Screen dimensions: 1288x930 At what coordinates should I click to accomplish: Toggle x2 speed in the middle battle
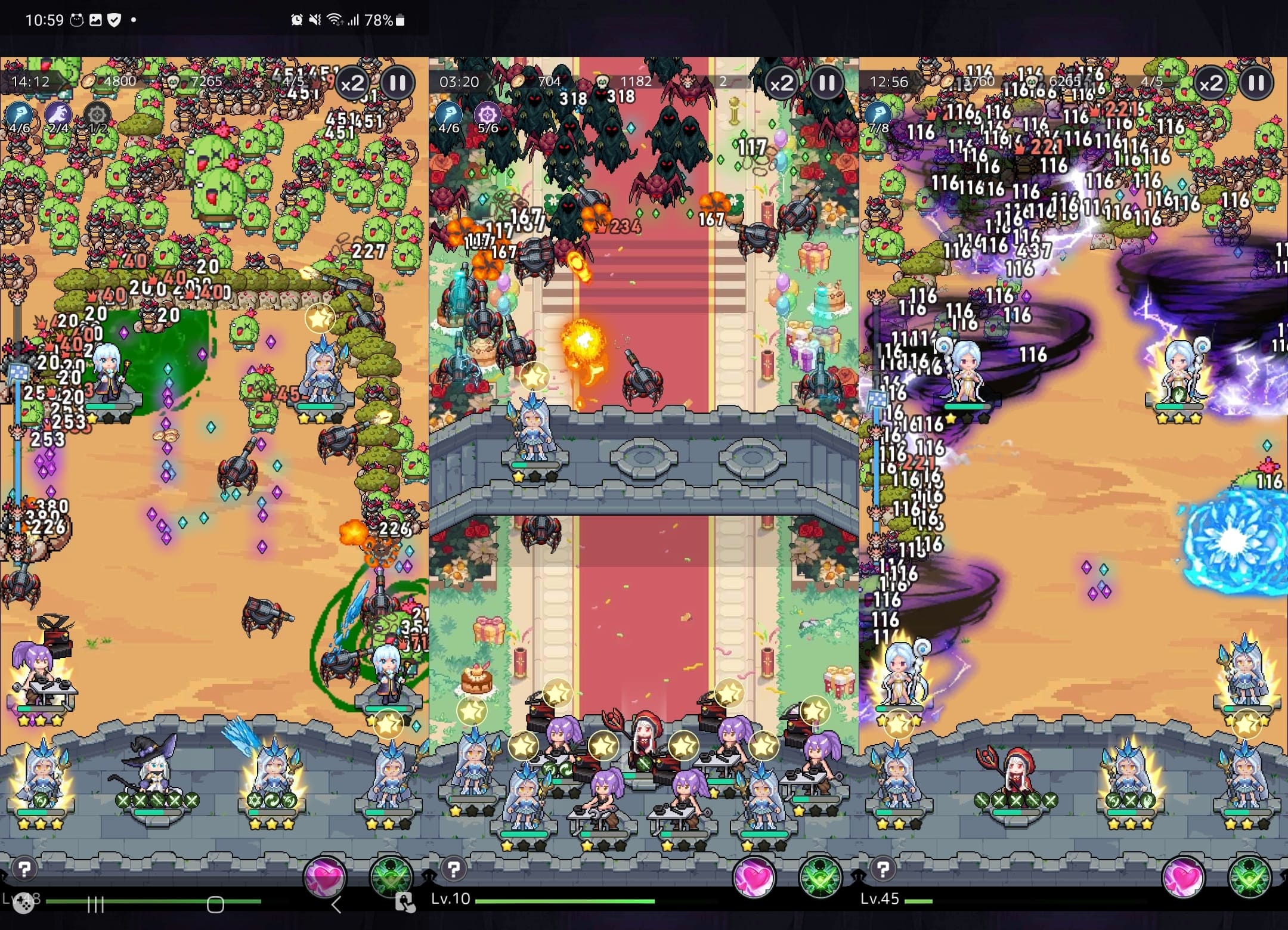point(782,83)
